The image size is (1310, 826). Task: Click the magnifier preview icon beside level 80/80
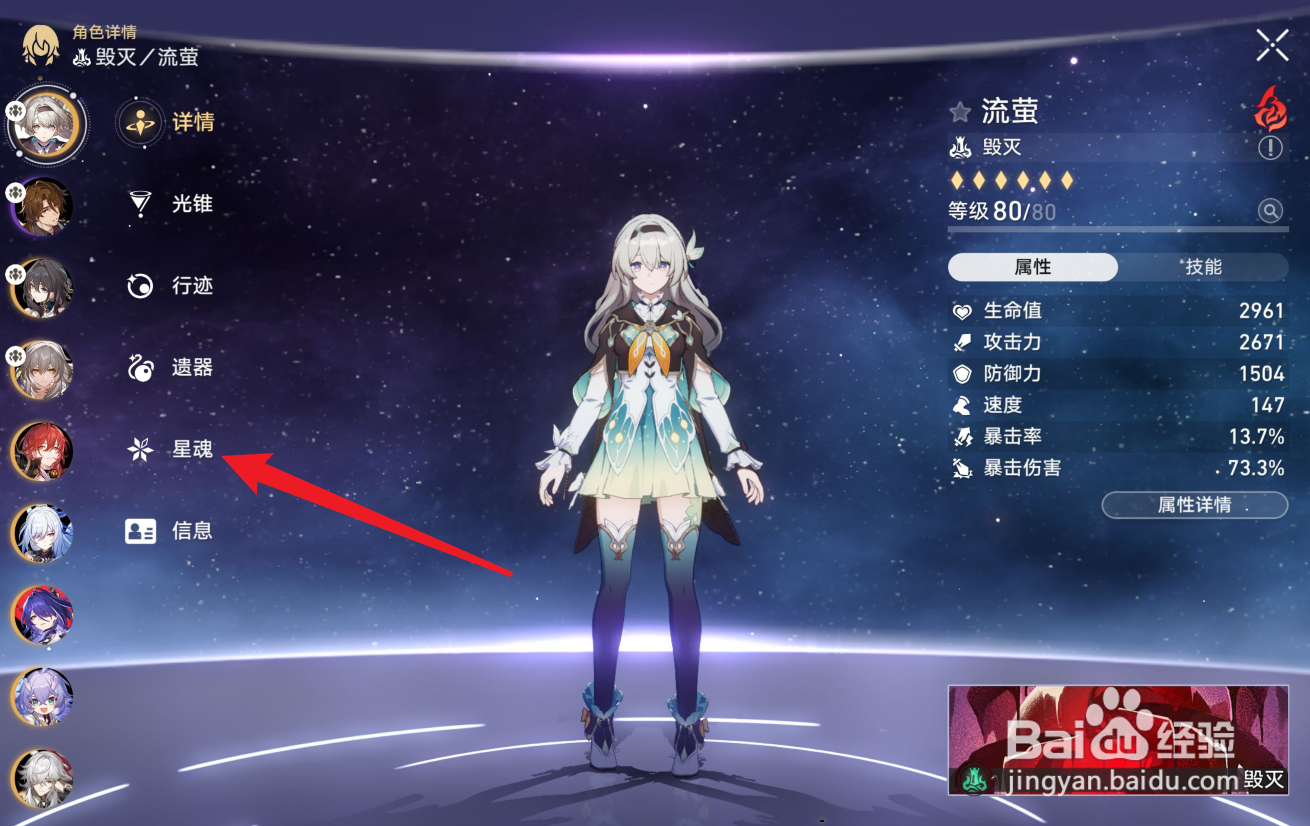[1269, 211]
